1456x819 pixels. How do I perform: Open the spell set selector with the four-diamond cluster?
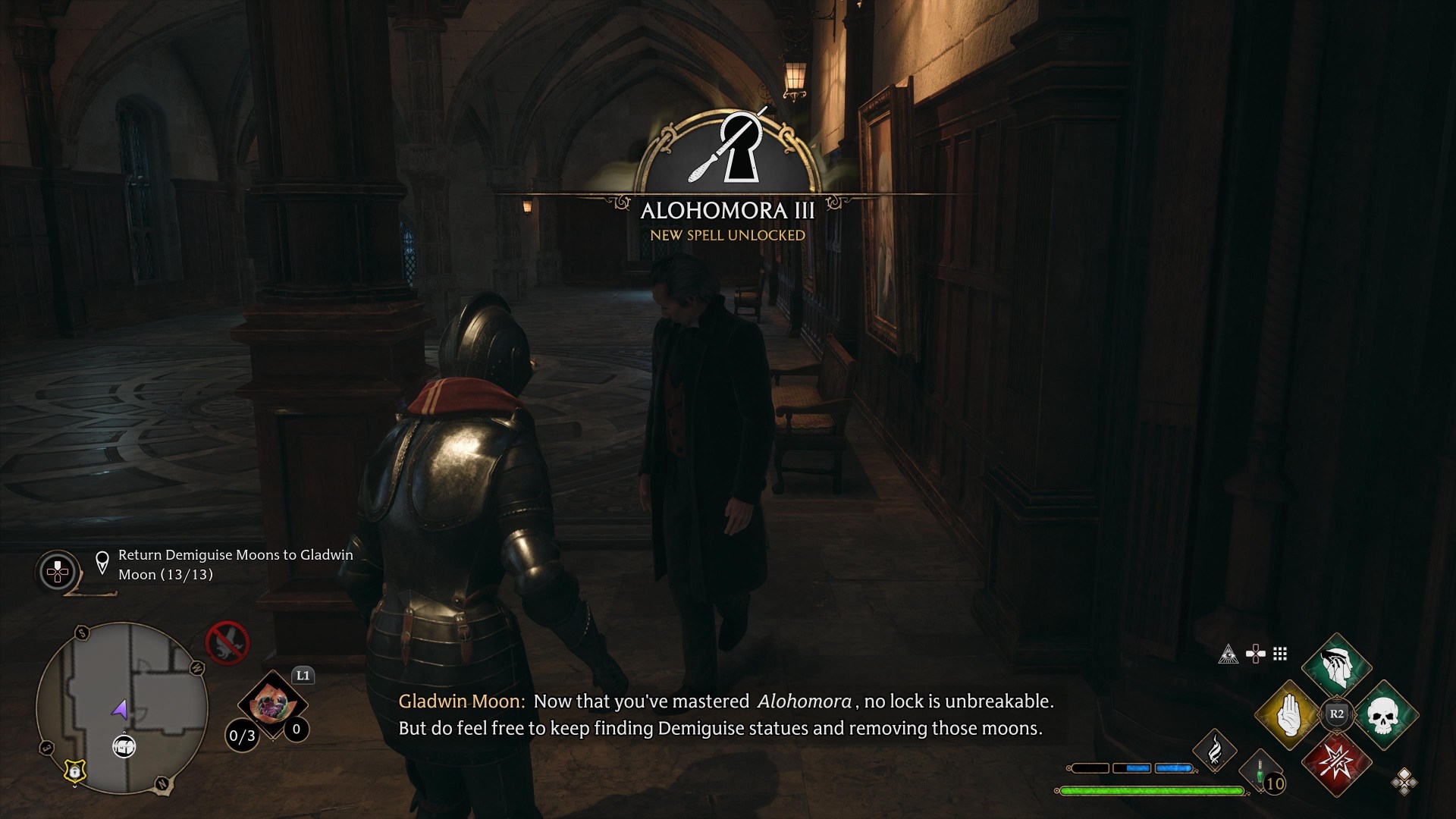pyautogui.click(x=1404, y=783)
